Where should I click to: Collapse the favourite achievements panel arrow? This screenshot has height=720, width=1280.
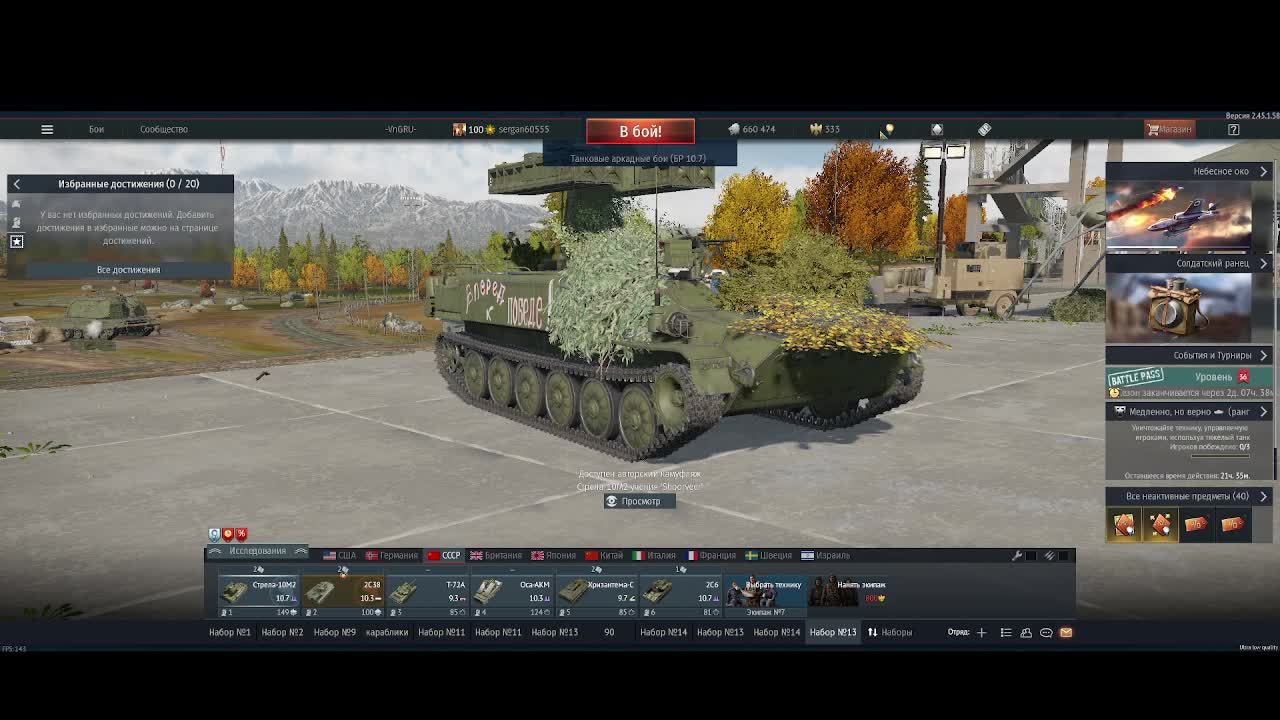click(17, 184)
